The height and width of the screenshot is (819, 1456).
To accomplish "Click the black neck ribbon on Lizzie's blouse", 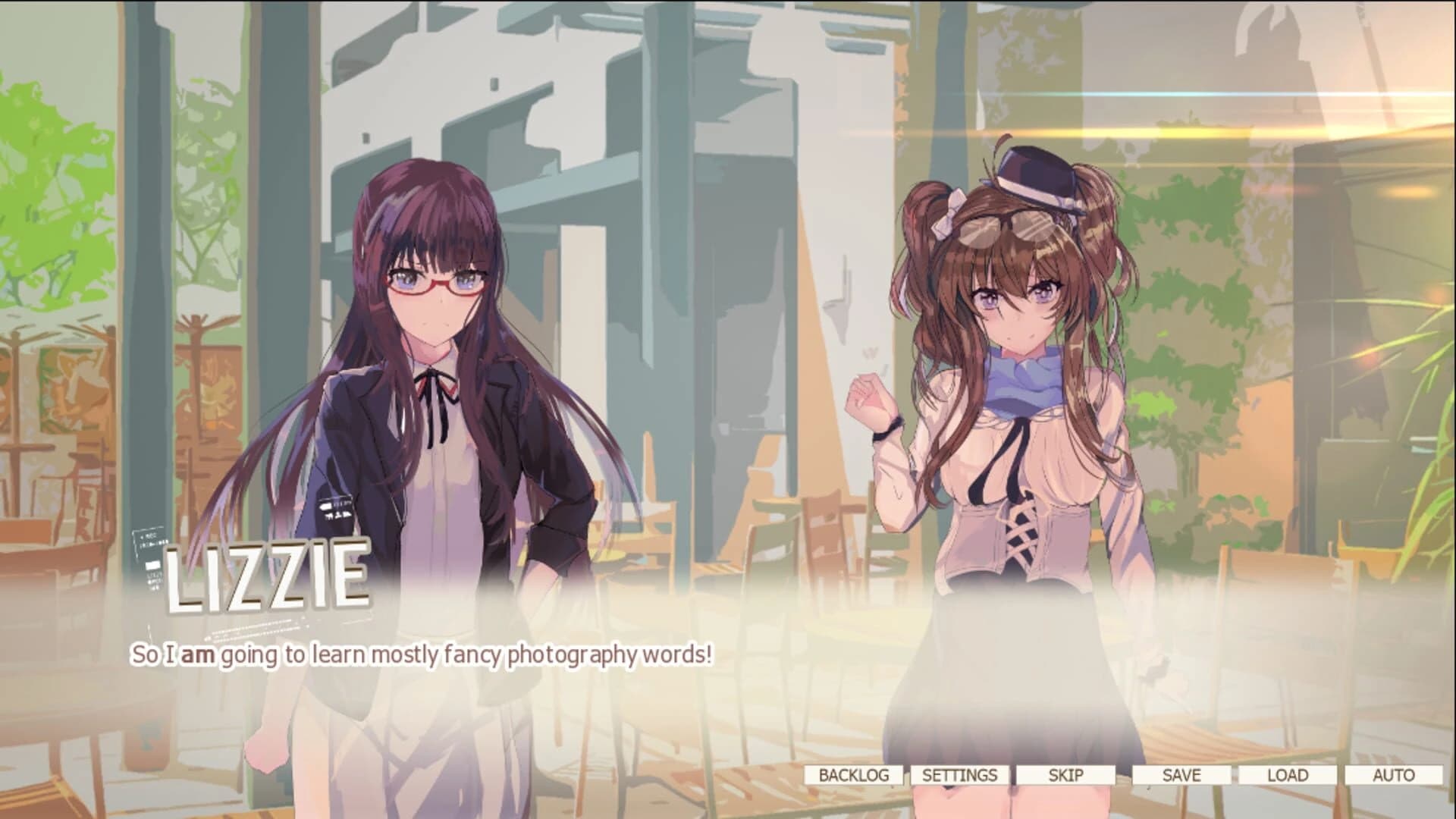I will [x=435, y=387].
